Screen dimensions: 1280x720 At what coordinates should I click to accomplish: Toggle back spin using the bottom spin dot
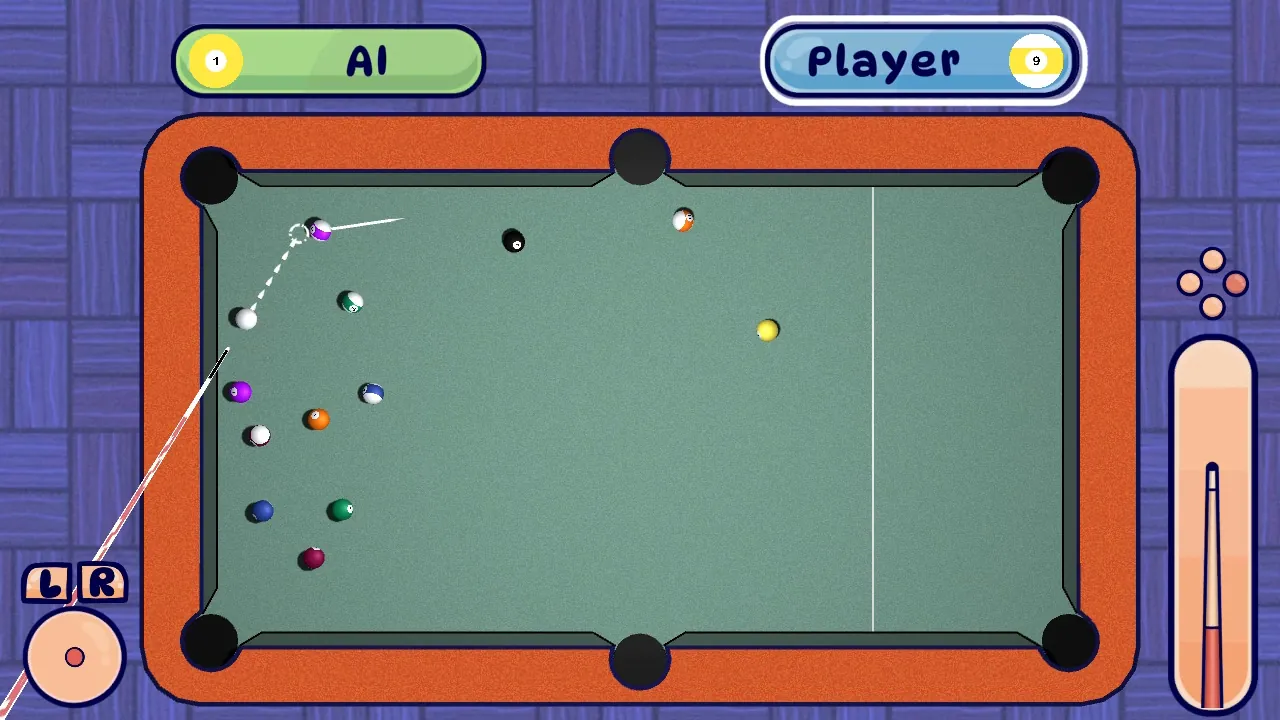coord(1213,306)
